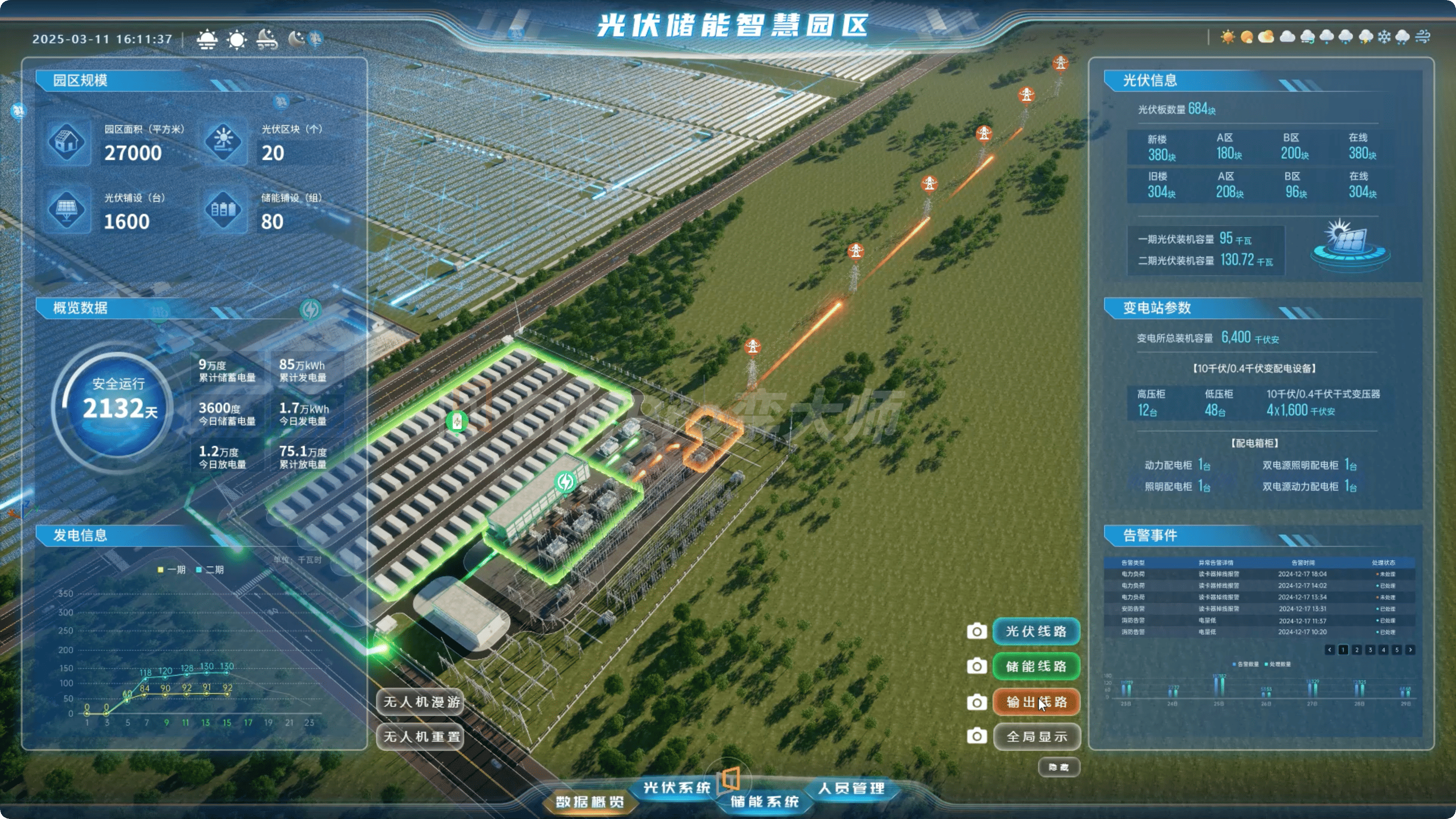Screen dimensions: 1456x819
Task: Reset the drone with 无人机重置
Action: (x=421, y=737)
